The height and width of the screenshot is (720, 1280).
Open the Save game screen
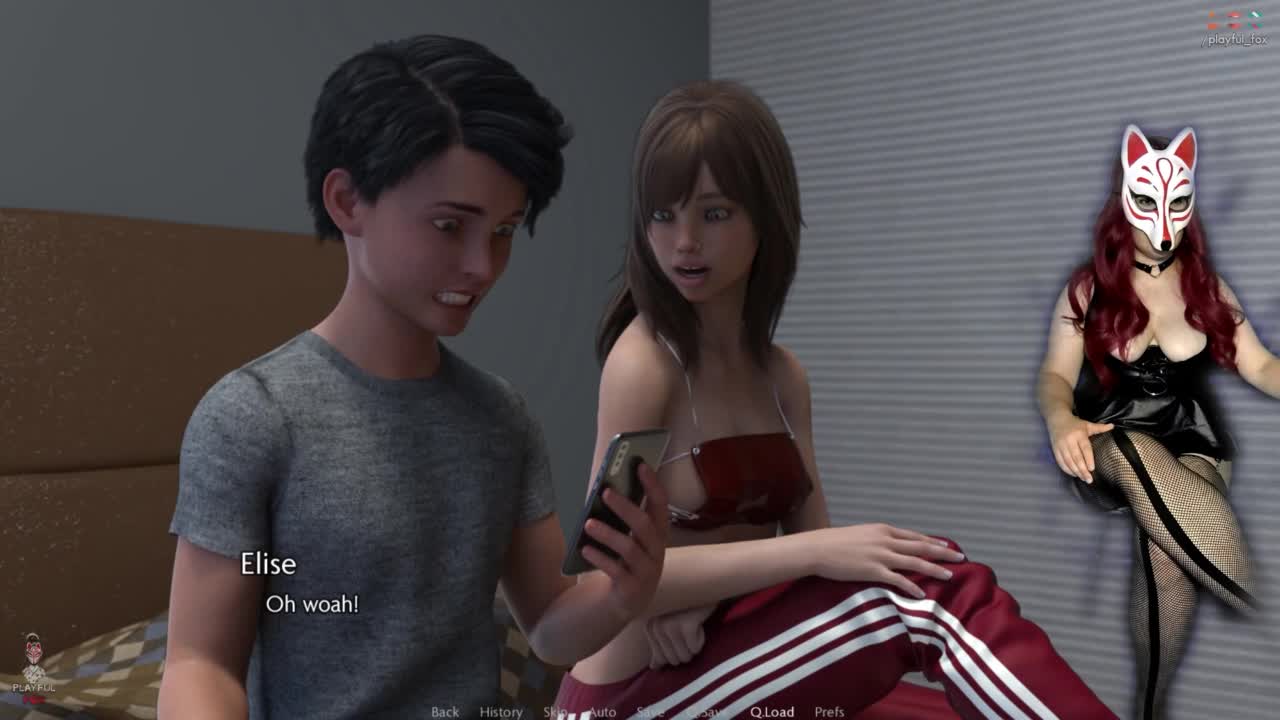650,712
